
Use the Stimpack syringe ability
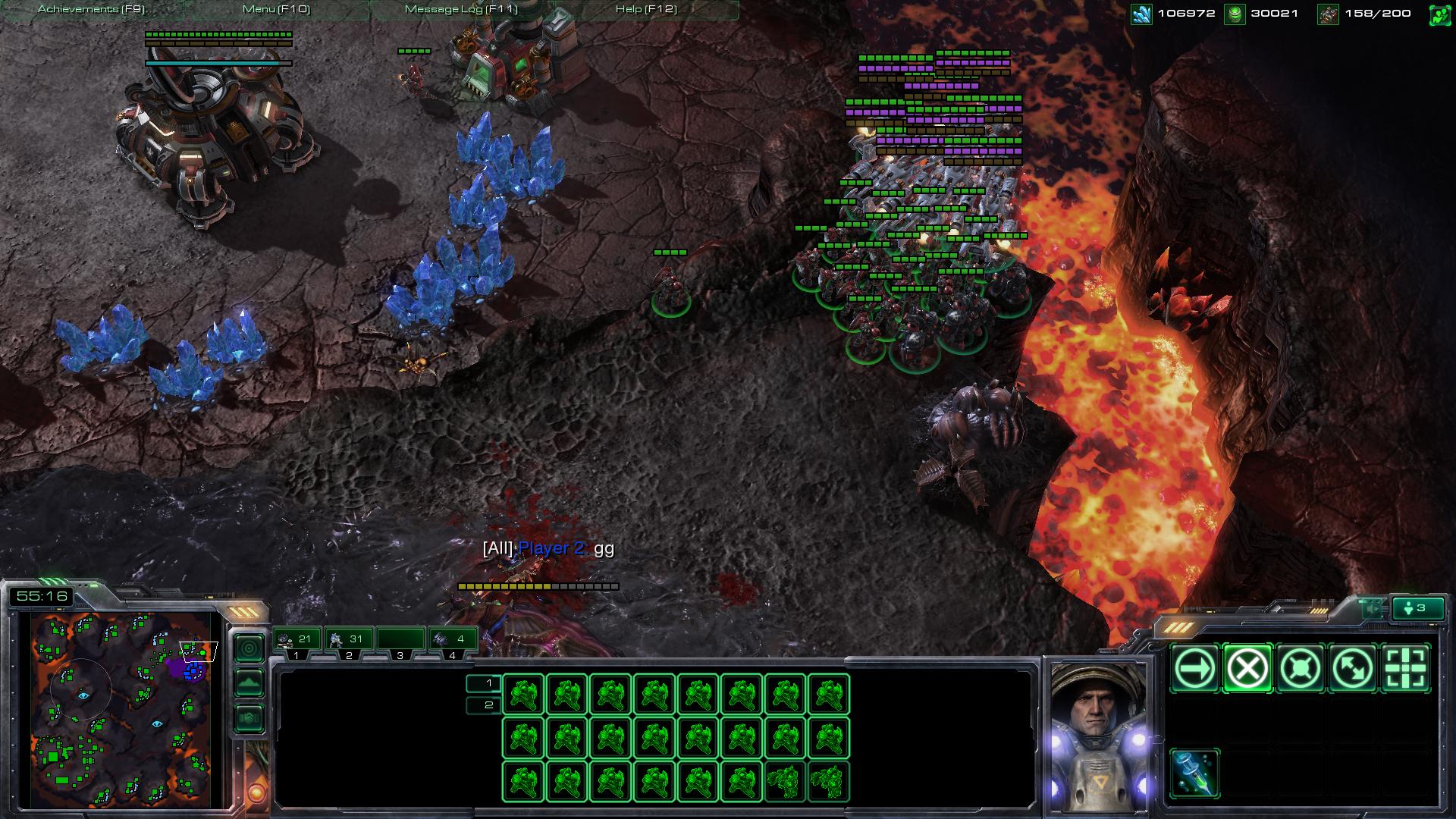1195,773
